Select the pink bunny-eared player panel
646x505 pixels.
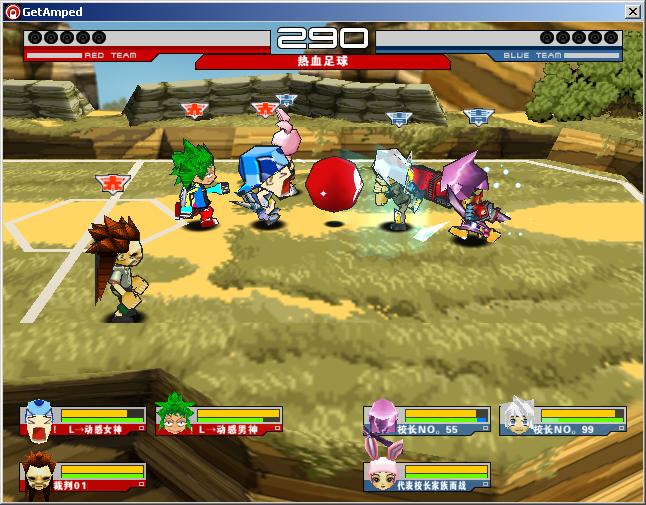[x=427, y=476]
